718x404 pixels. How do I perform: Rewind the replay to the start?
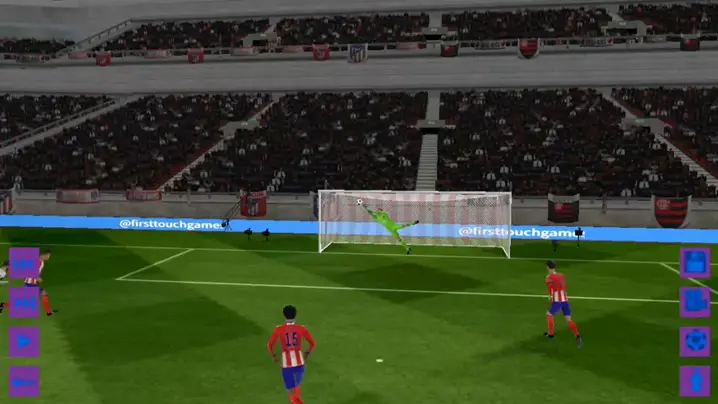[x=24, y=263]
